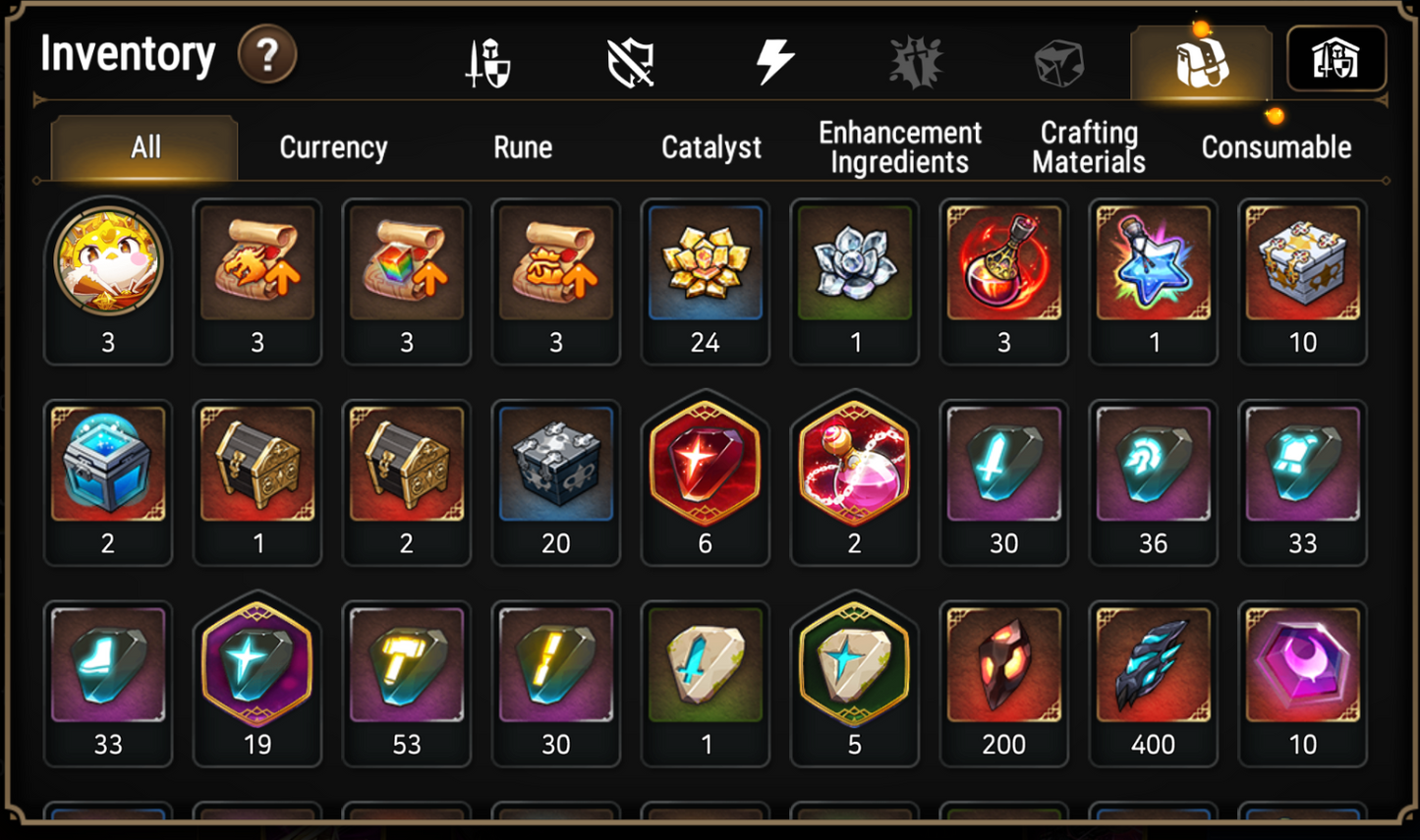
Task: Click the burst emblem icon
Action: click(x=917, y=59)
